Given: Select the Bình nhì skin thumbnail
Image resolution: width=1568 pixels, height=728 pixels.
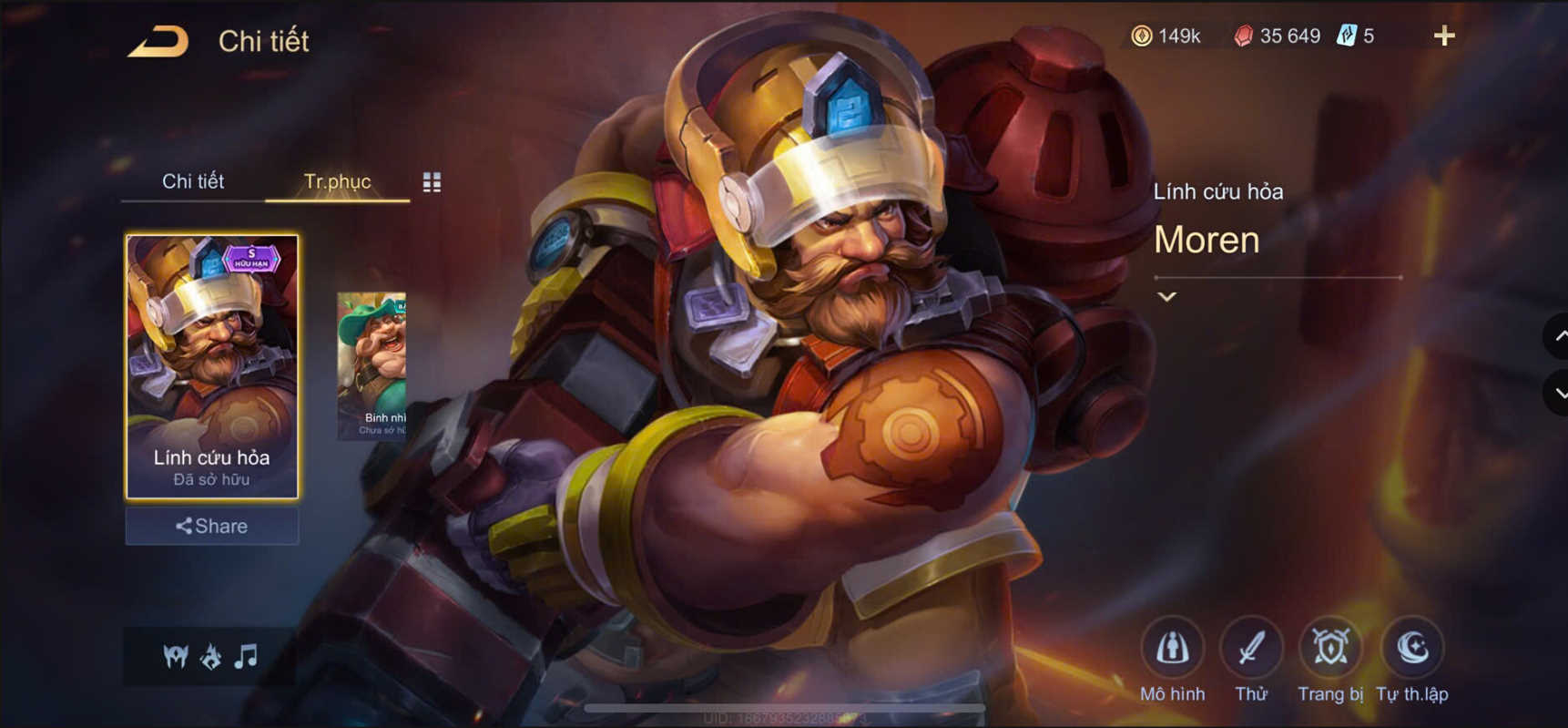Looking at the screenshot, I should pyautogui.click(x=375, y=364).
